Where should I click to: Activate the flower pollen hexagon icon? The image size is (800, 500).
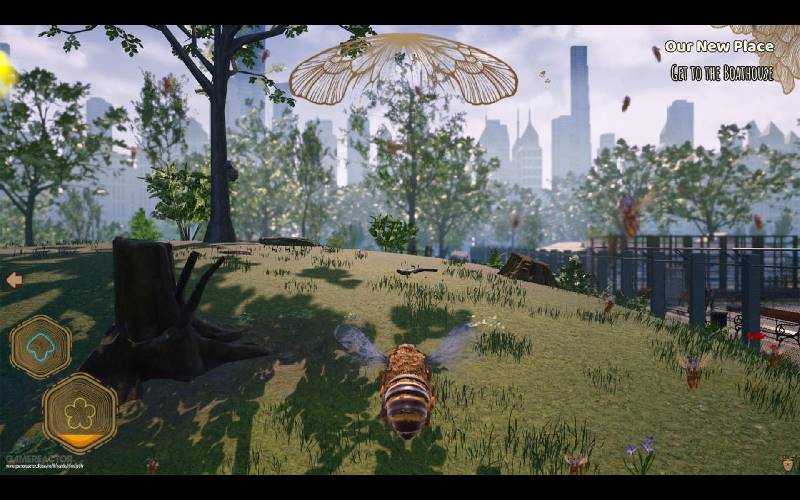79,411
